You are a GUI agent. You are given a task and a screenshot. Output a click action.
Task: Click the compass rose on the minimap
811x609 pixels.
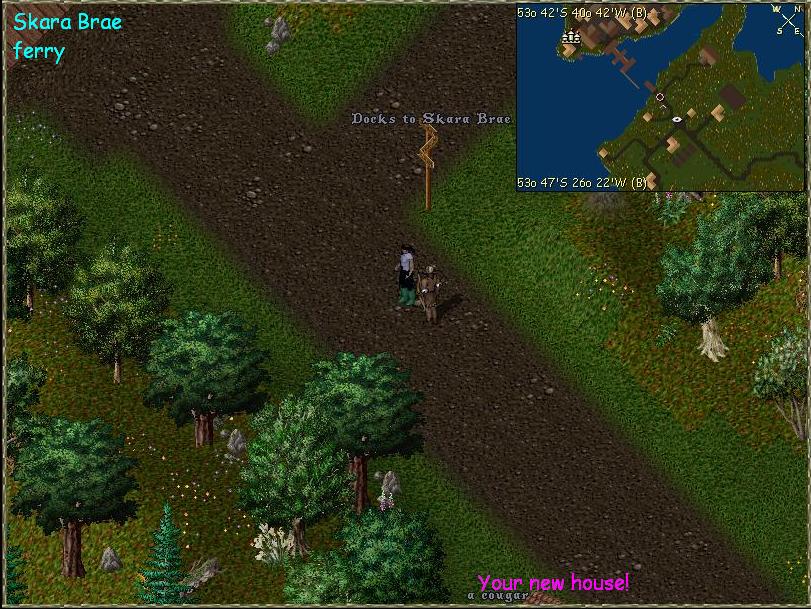point(787,21)
